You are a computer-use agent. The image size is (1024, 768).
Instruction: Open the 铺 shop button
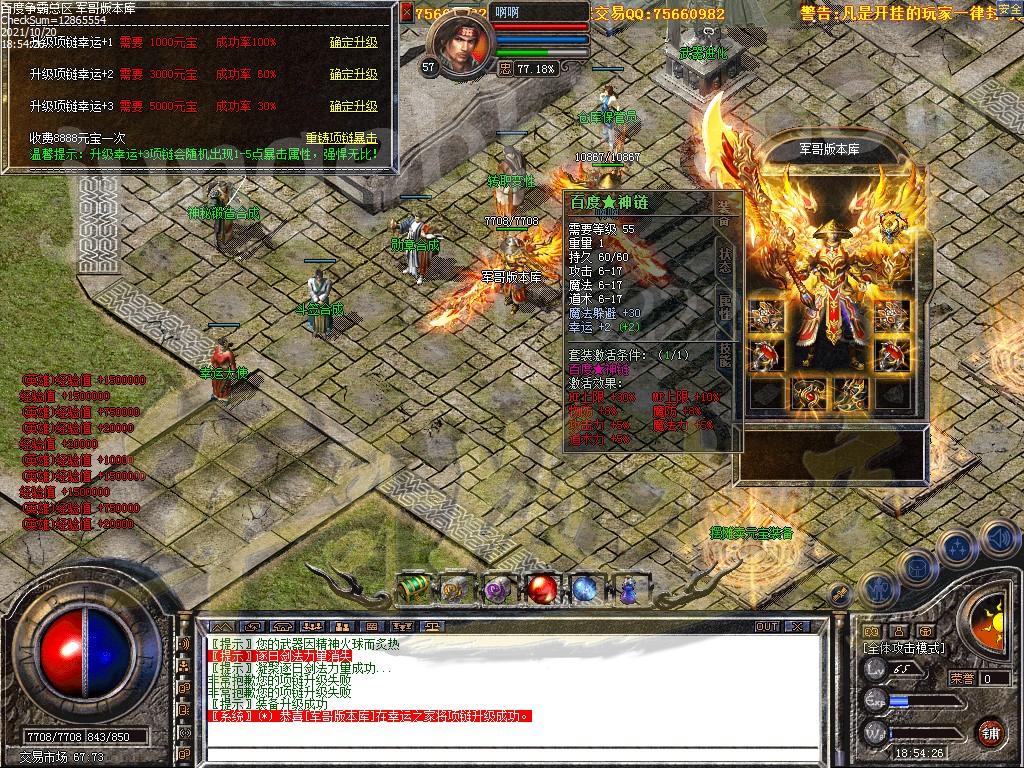(x=990, y=732)
